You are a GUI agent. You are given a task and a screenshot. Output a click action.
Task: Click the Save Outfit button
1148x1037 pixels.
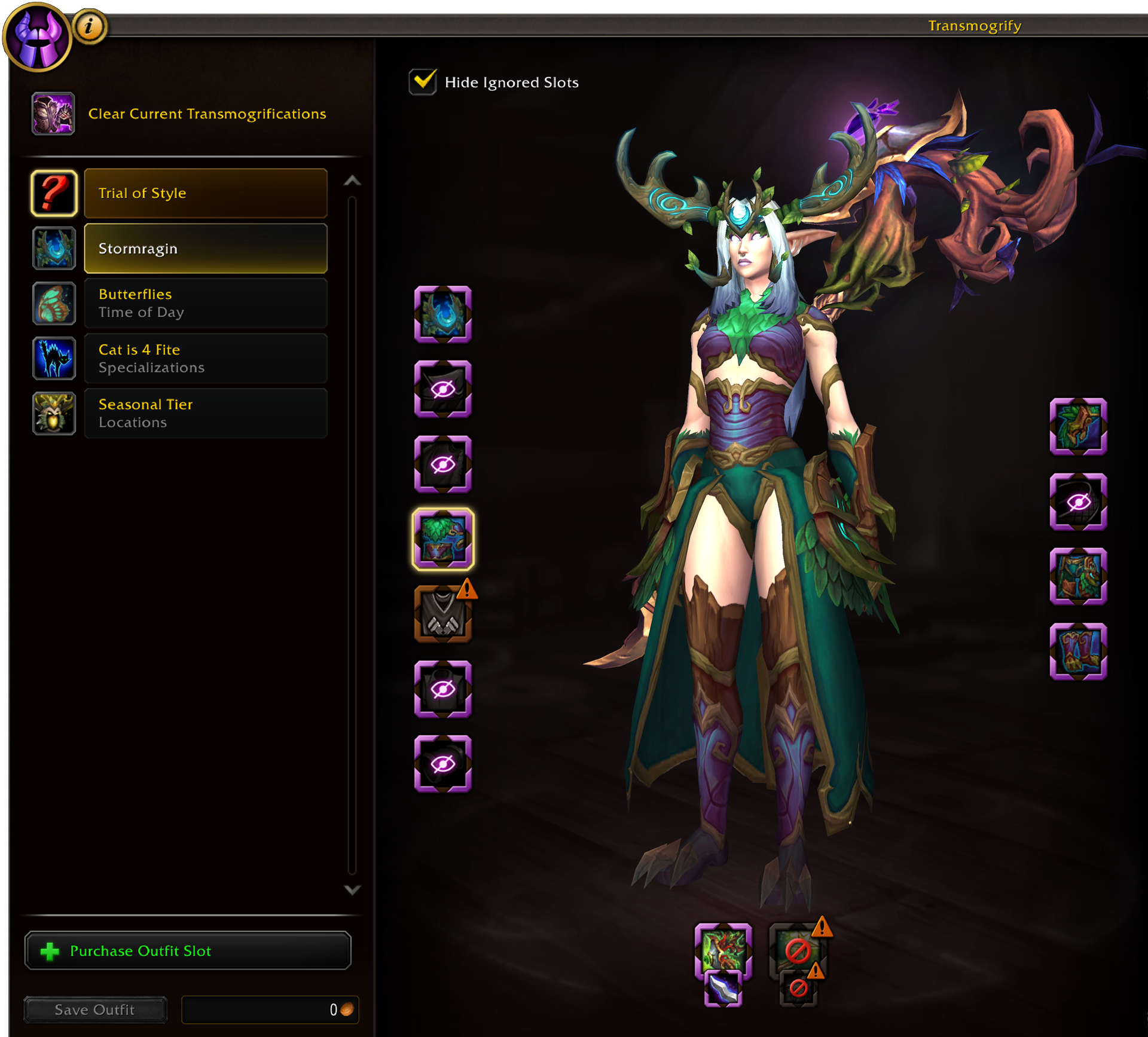[95, 1010]
